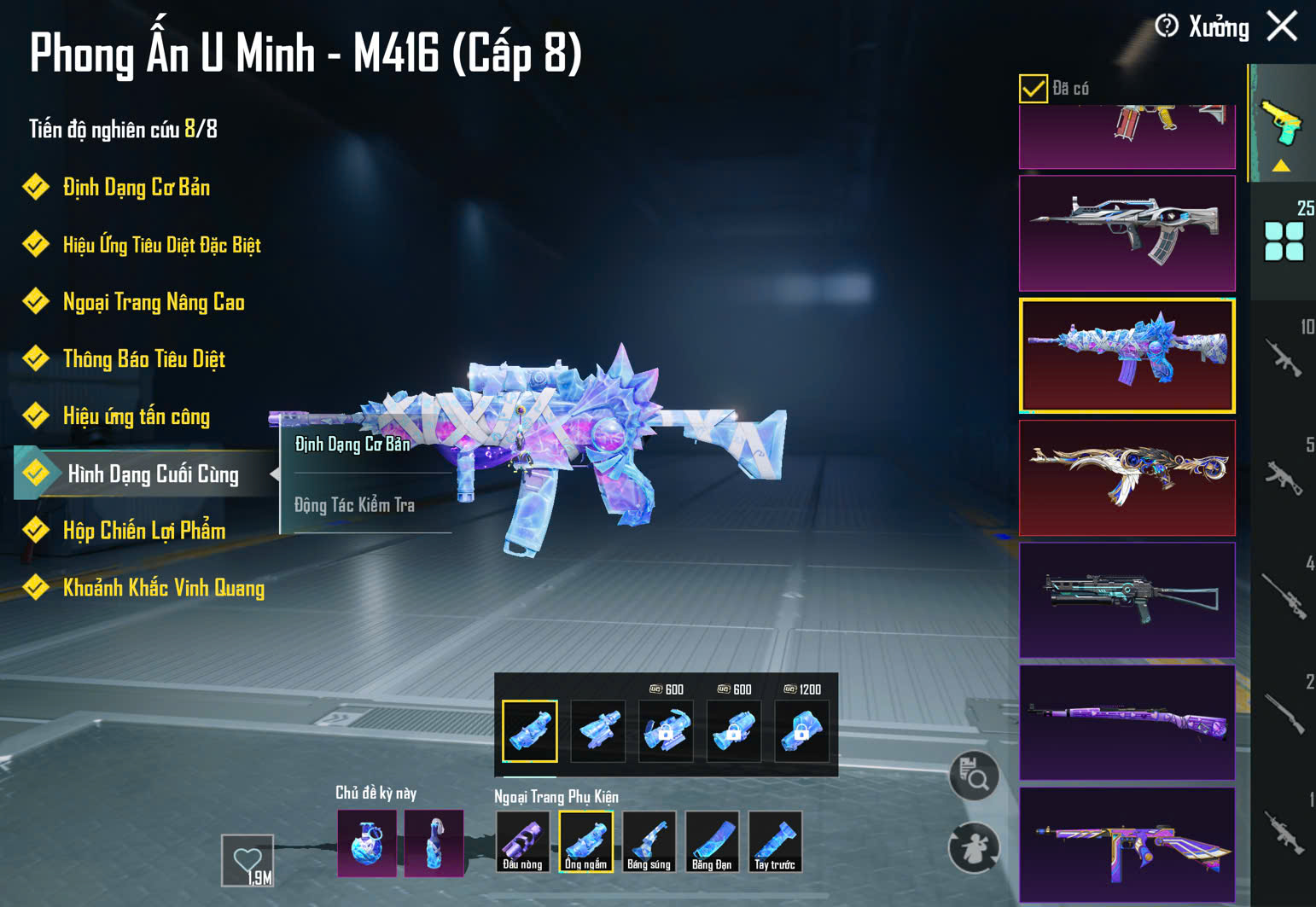Image resolution: width=1316 pixels, height=907 pixels.
Task: Switch to Báng súng attachment skin
Action: point(649,841)
